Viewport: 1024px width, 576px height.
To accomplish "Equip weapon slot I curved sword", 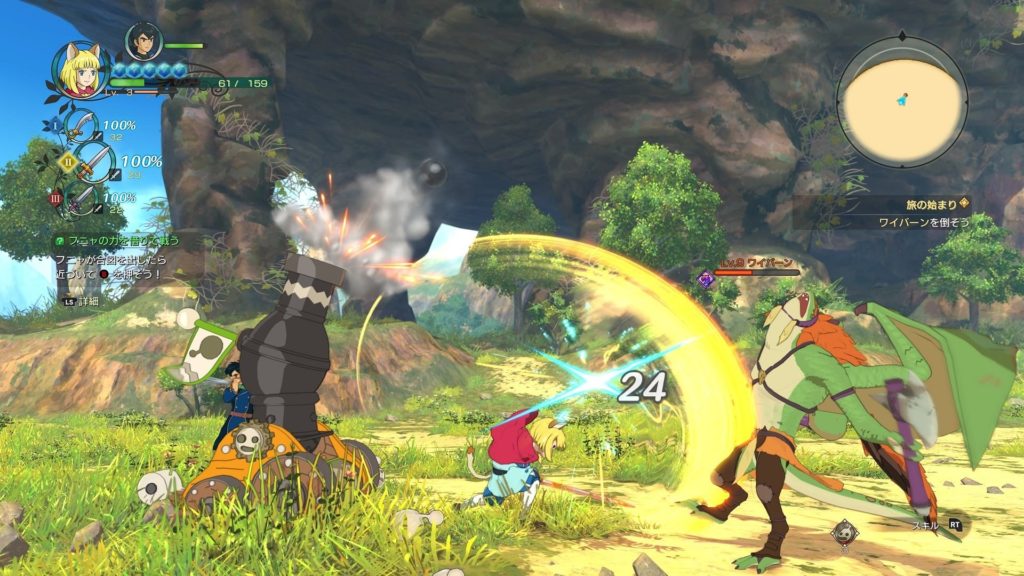I will click(x=80, y=127).
